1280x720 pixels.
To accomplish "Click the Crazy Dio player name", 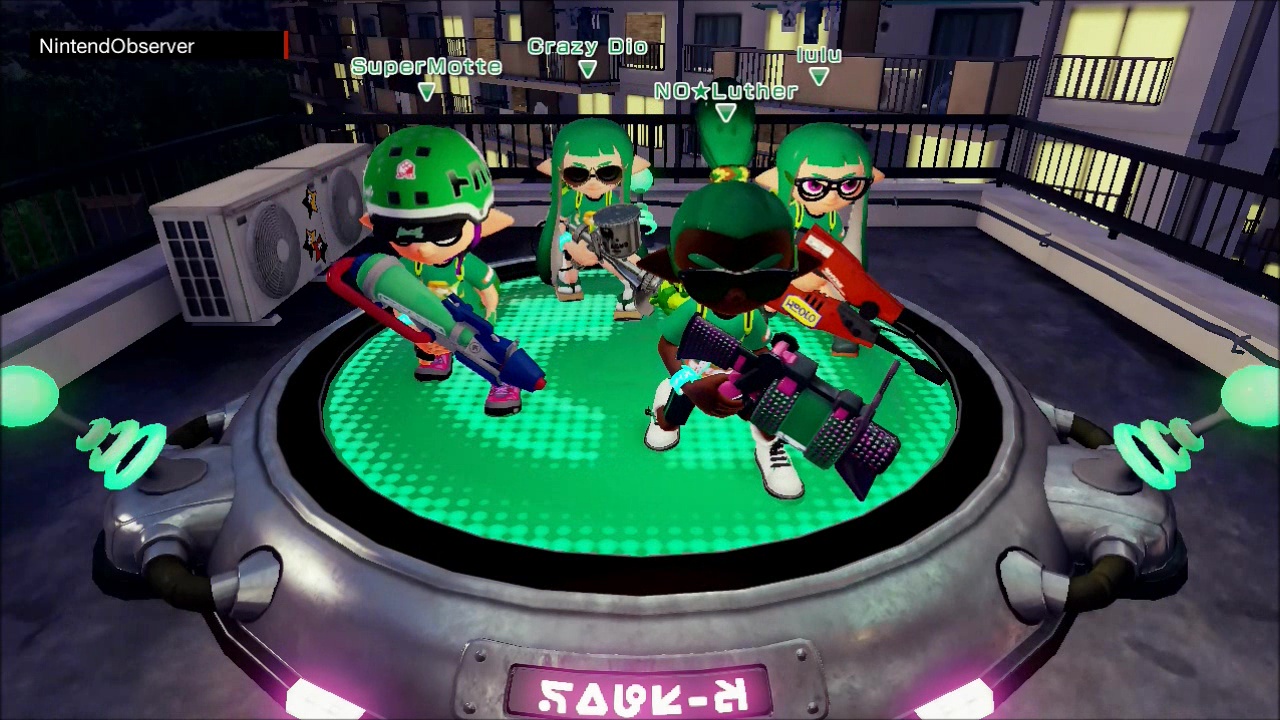I will tap(588, 45).
